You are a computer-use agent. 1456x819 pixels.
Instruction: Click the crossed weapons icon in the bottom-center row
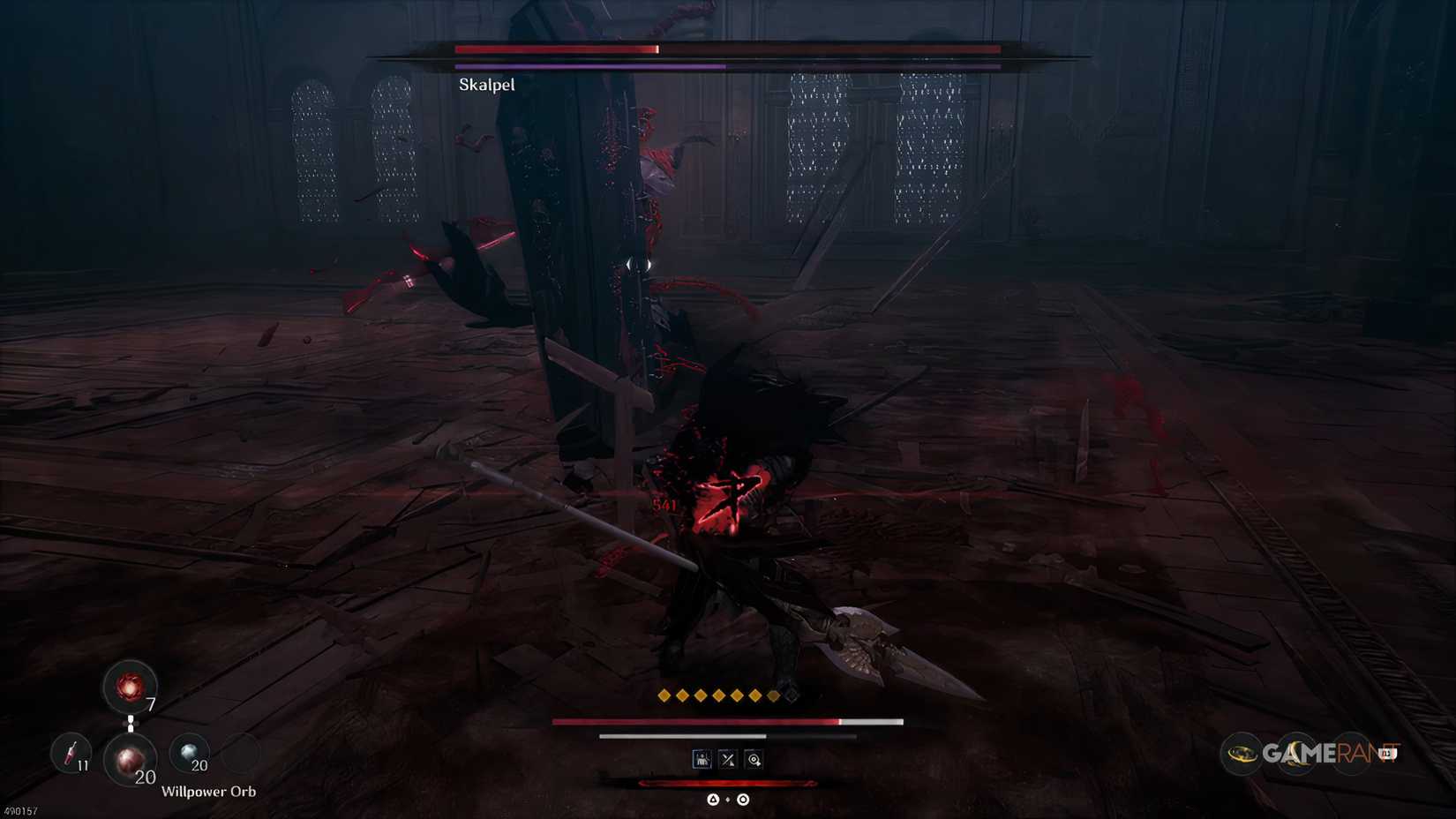click(728, 759)
